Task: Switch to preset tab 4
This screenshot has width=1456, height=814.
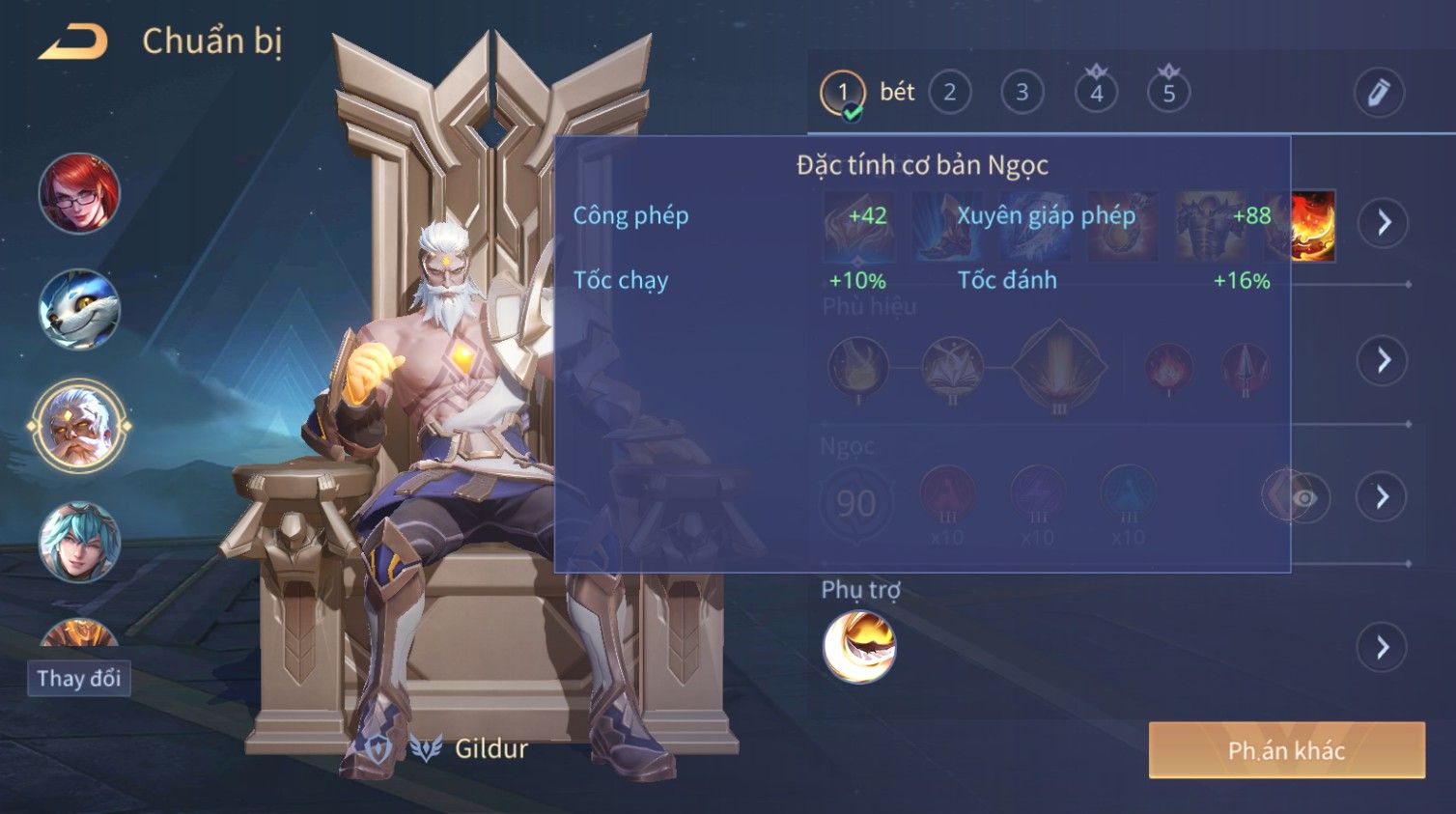Action: tap(1096, 93)
